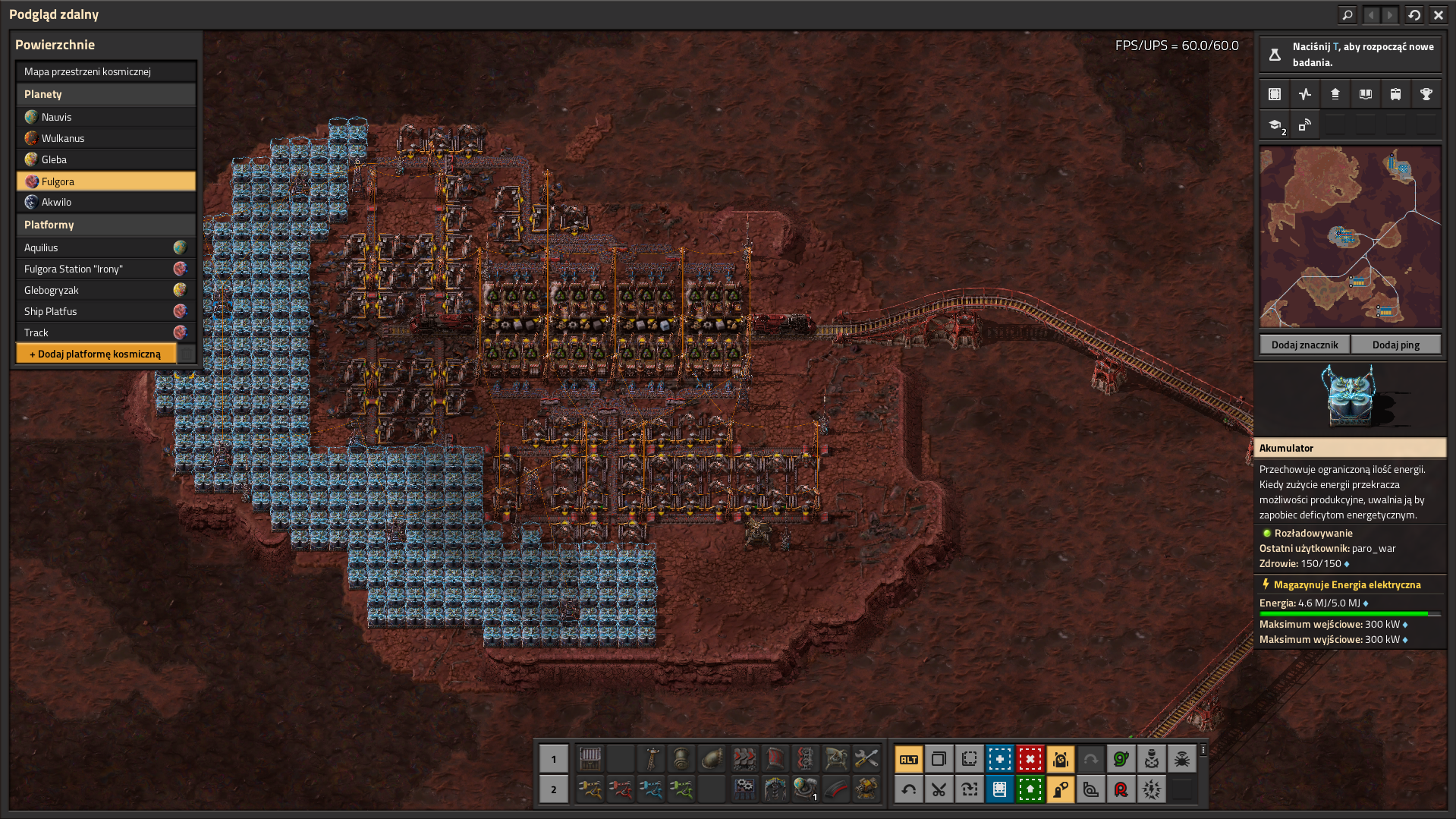Toggle the ALT mode button
The width and height of the screenshot is (1456, 819).
click(908, 759)
